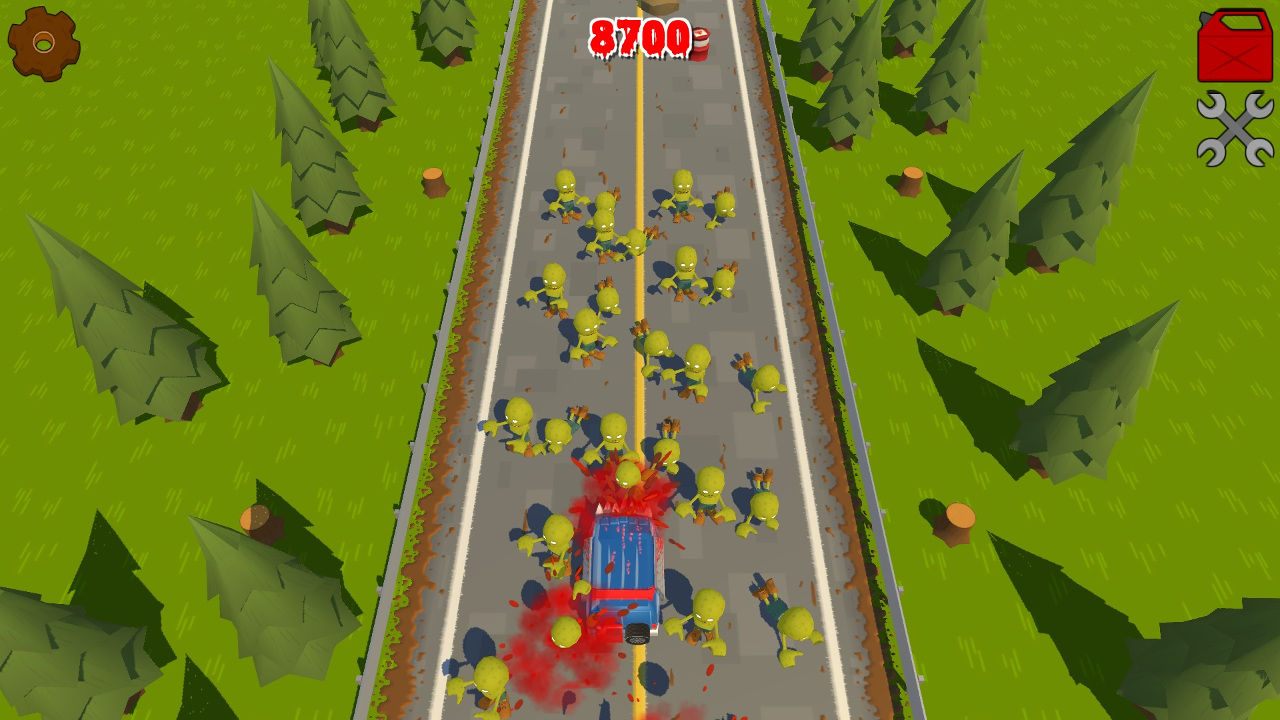1280x720 pixels.
Task: Click the explosive red barrel beside the score
Action: tap(700, 45)
